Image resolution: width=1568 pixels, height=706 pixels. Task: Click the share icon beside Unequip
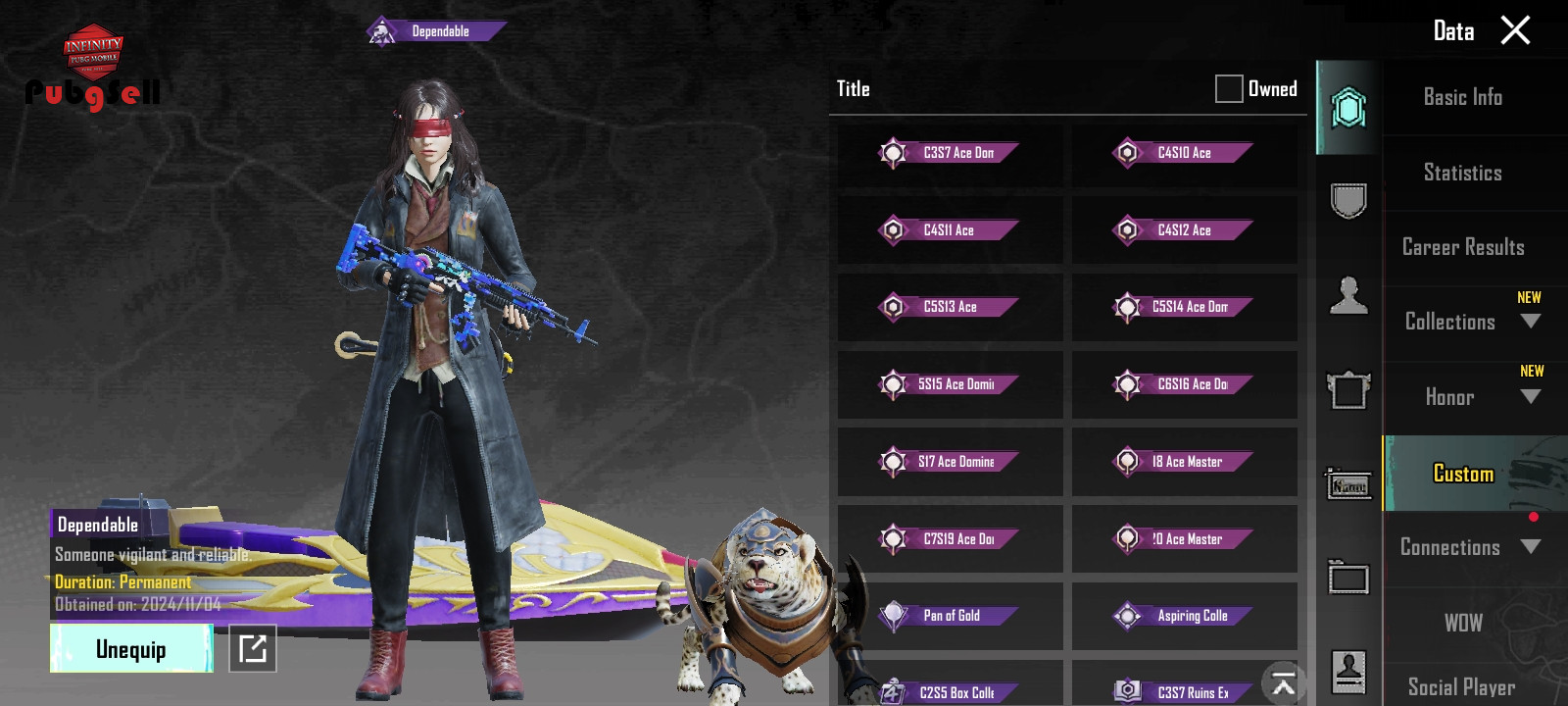click(253, 649)
